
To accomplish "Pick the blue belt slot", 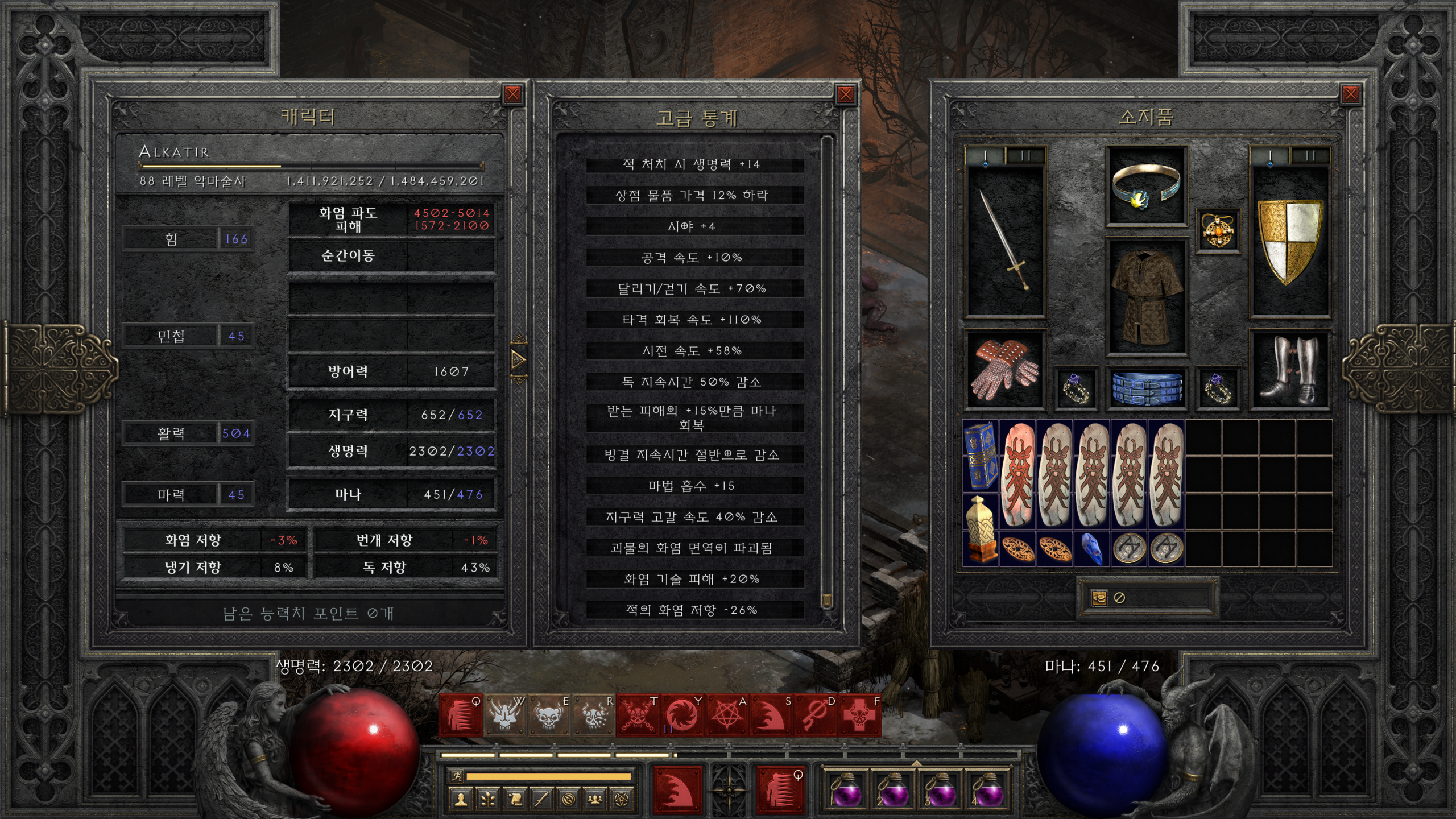I will [1145, 388].
